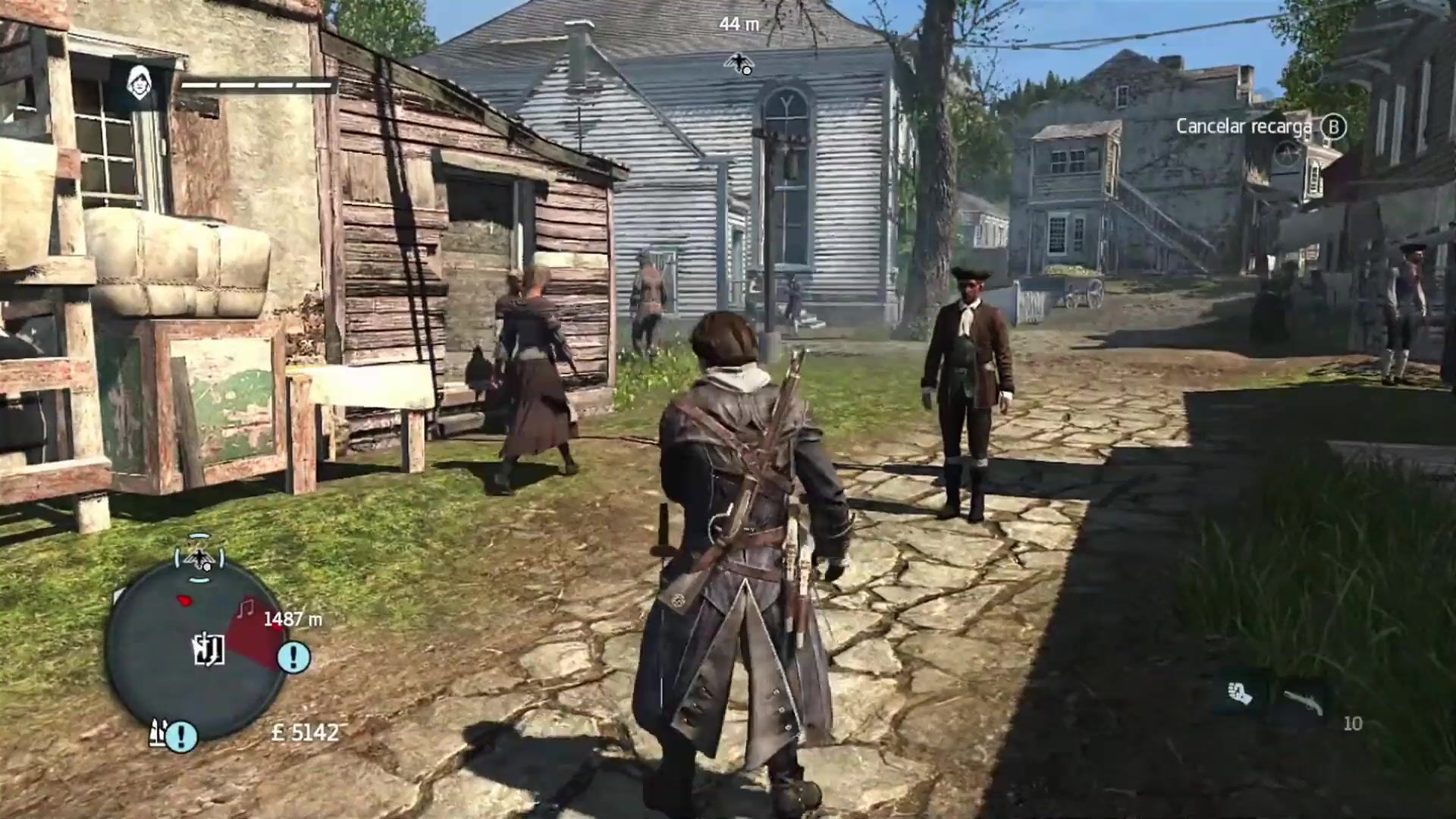This screenshot has height=819, width=1456.
Task: Click the white building icon in minimap center
Action: (x=207, y=648)
